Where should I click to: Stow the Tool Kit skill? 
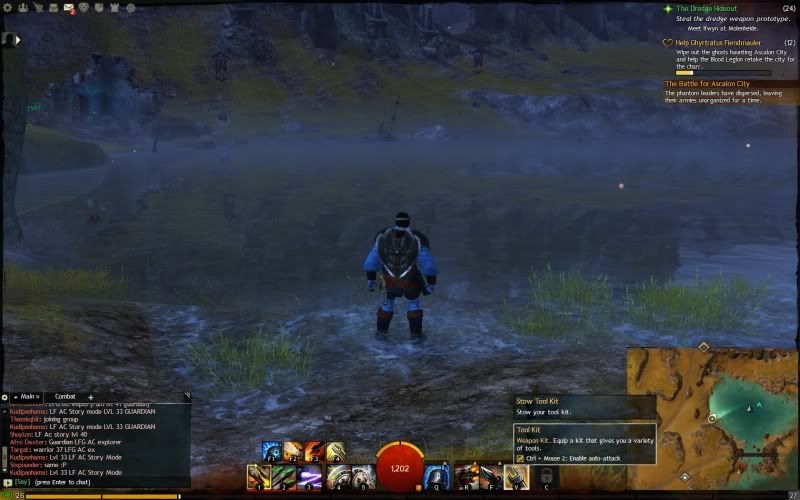coord(516,477)
